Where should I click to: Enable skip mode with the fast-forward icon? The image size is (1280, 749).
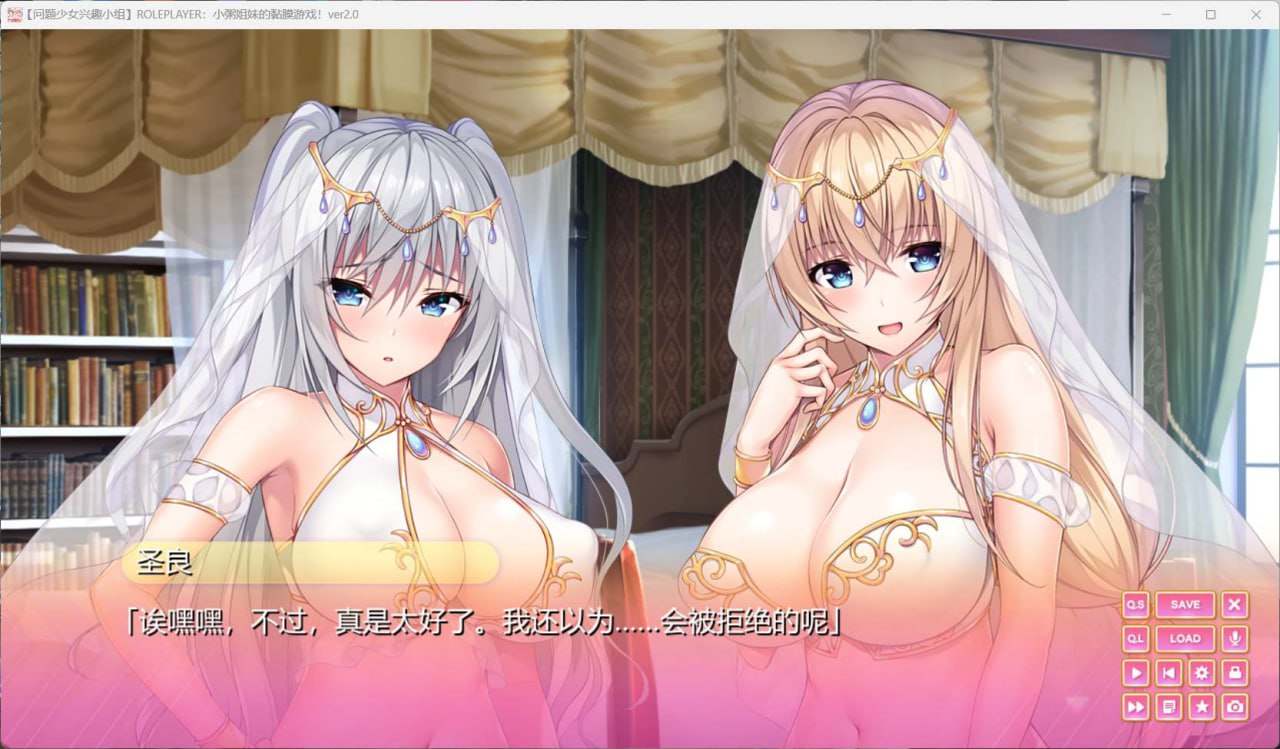1135,706
